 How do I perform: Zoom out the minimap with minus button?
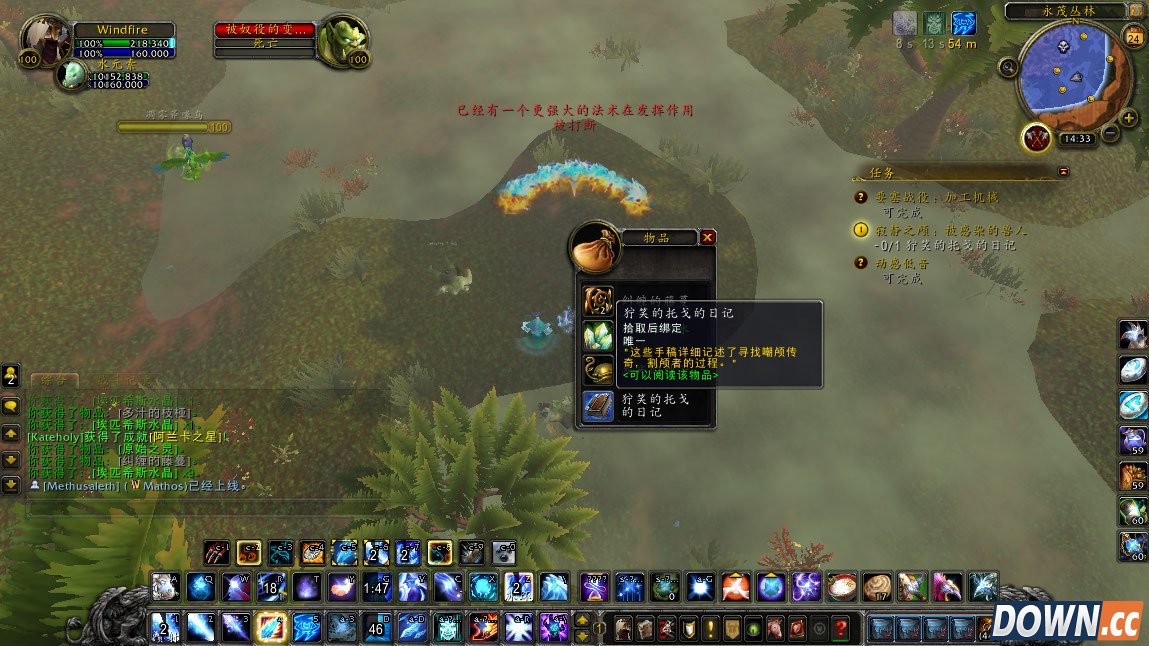point(1111,133)
